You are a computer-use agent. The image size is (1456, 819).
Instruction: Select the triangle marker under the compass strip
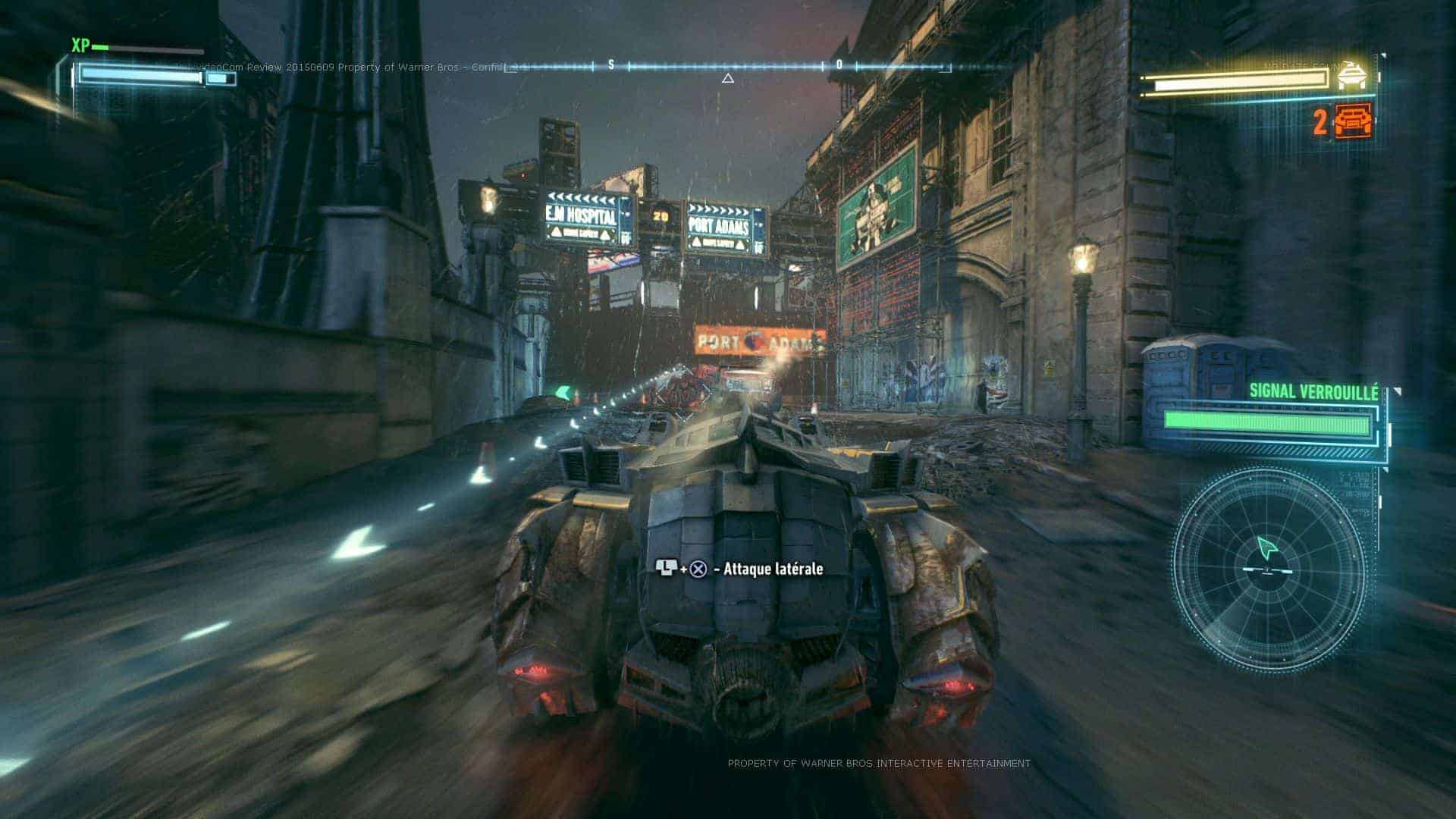[728, 78]
